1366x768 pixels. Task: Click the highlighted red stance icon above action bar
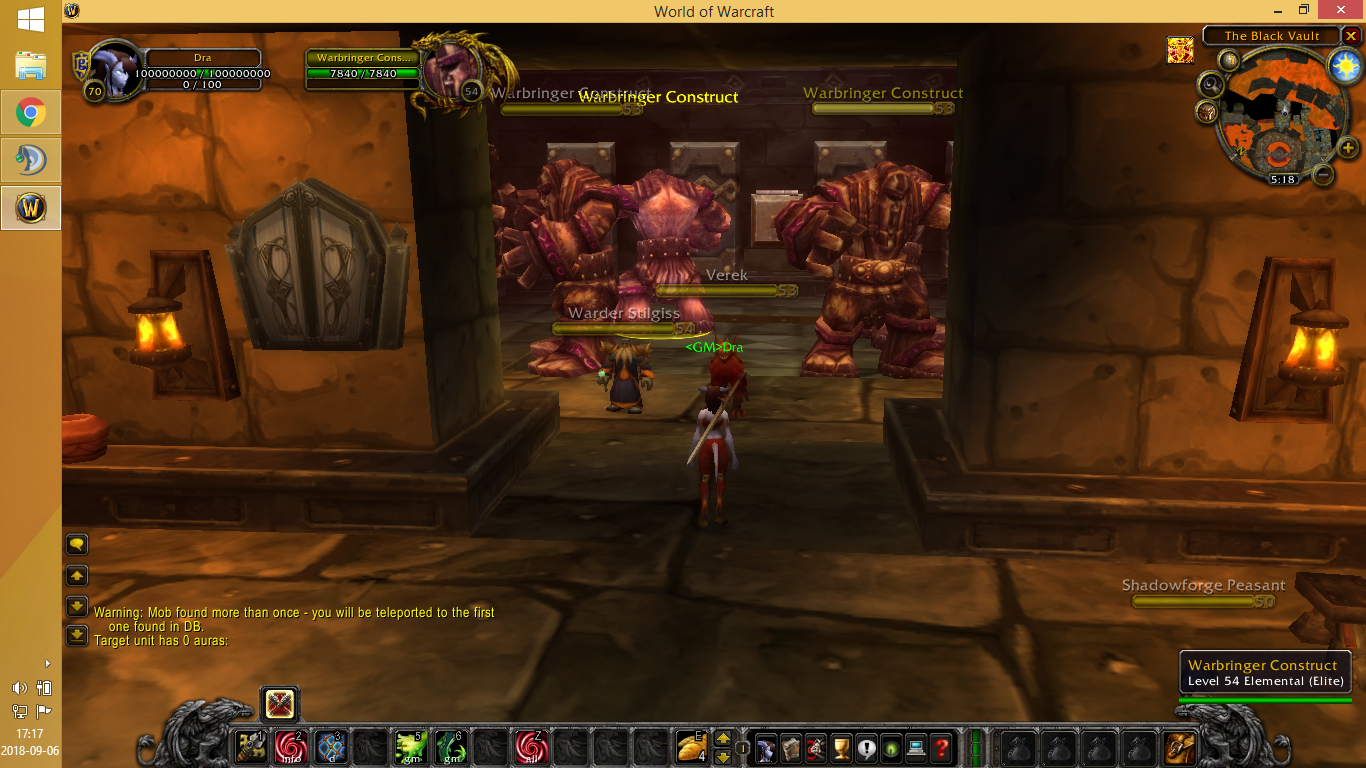tap(280, 705)
